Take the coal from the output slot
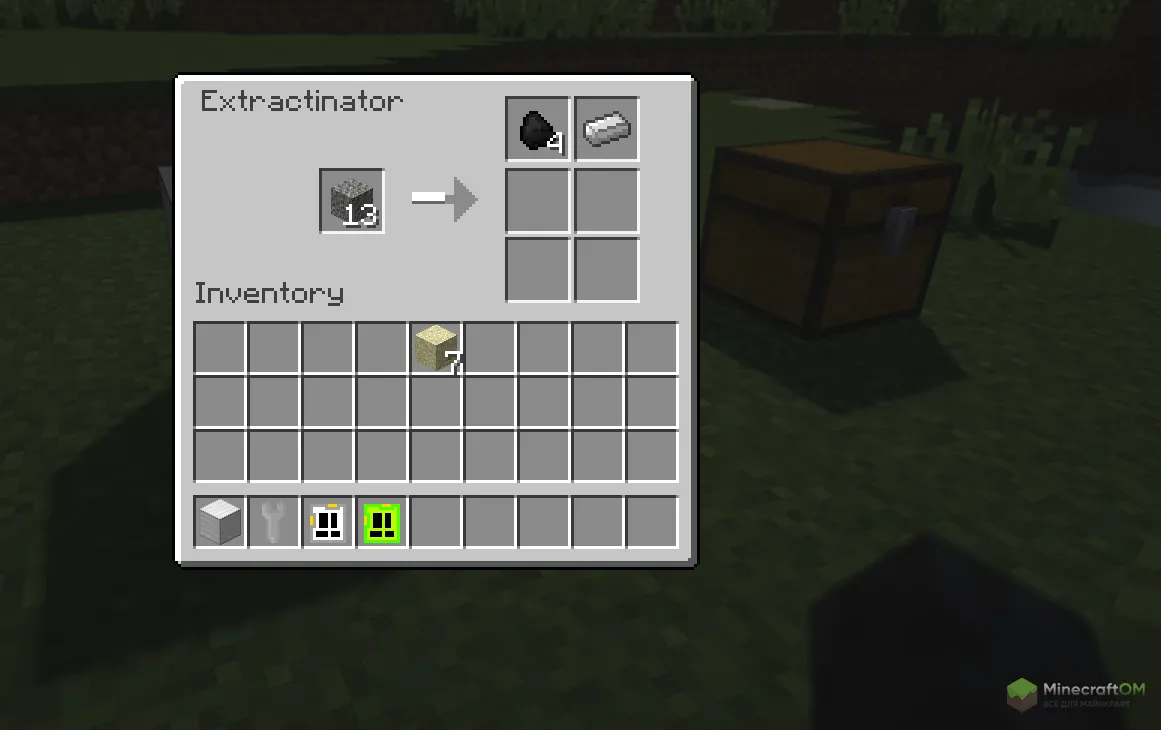Image resolution: width=1161 pixels, height=730 pixels. (x=538, y=129)
